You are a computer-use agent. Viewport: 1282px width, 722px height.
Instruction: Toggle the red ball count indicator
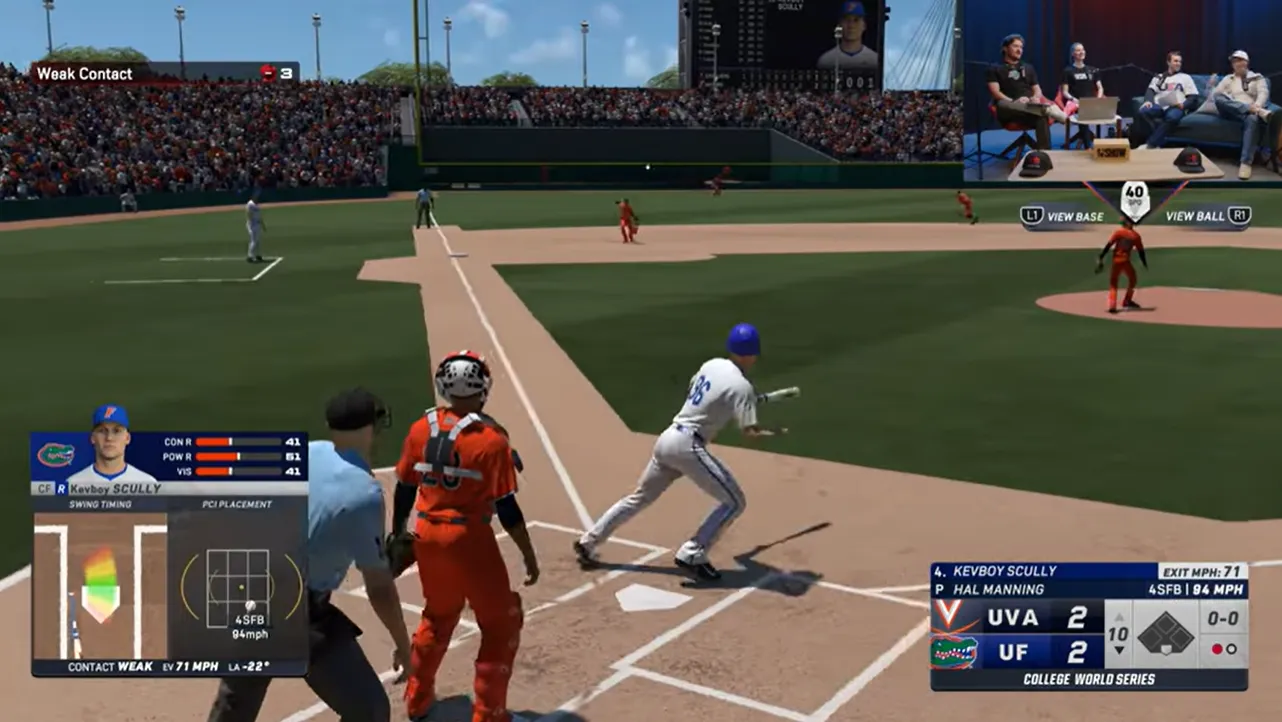[x=1217, y=650]
